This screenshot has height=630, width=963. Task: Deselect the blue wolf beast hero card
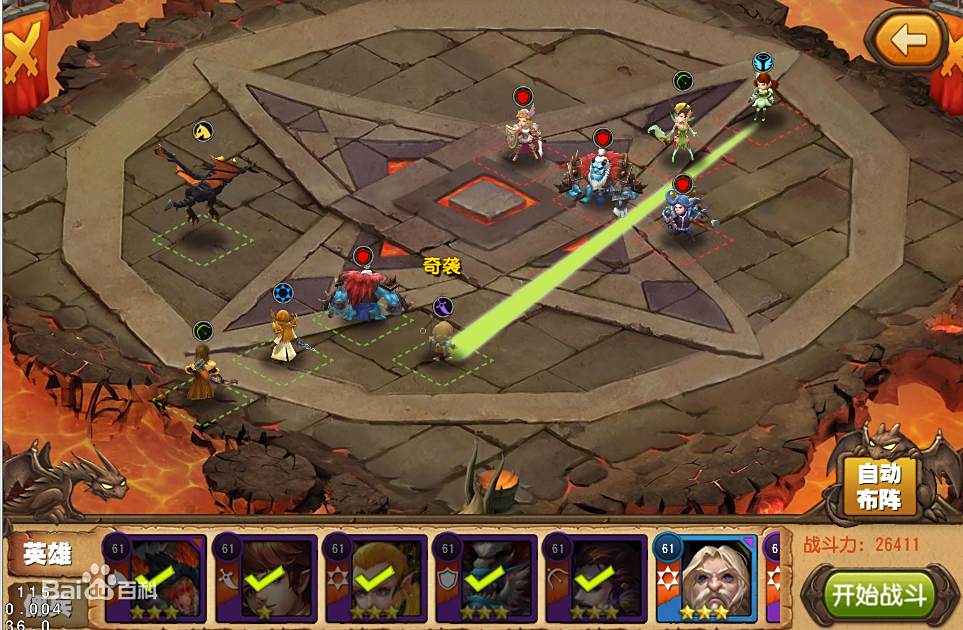tap(485, 580)
